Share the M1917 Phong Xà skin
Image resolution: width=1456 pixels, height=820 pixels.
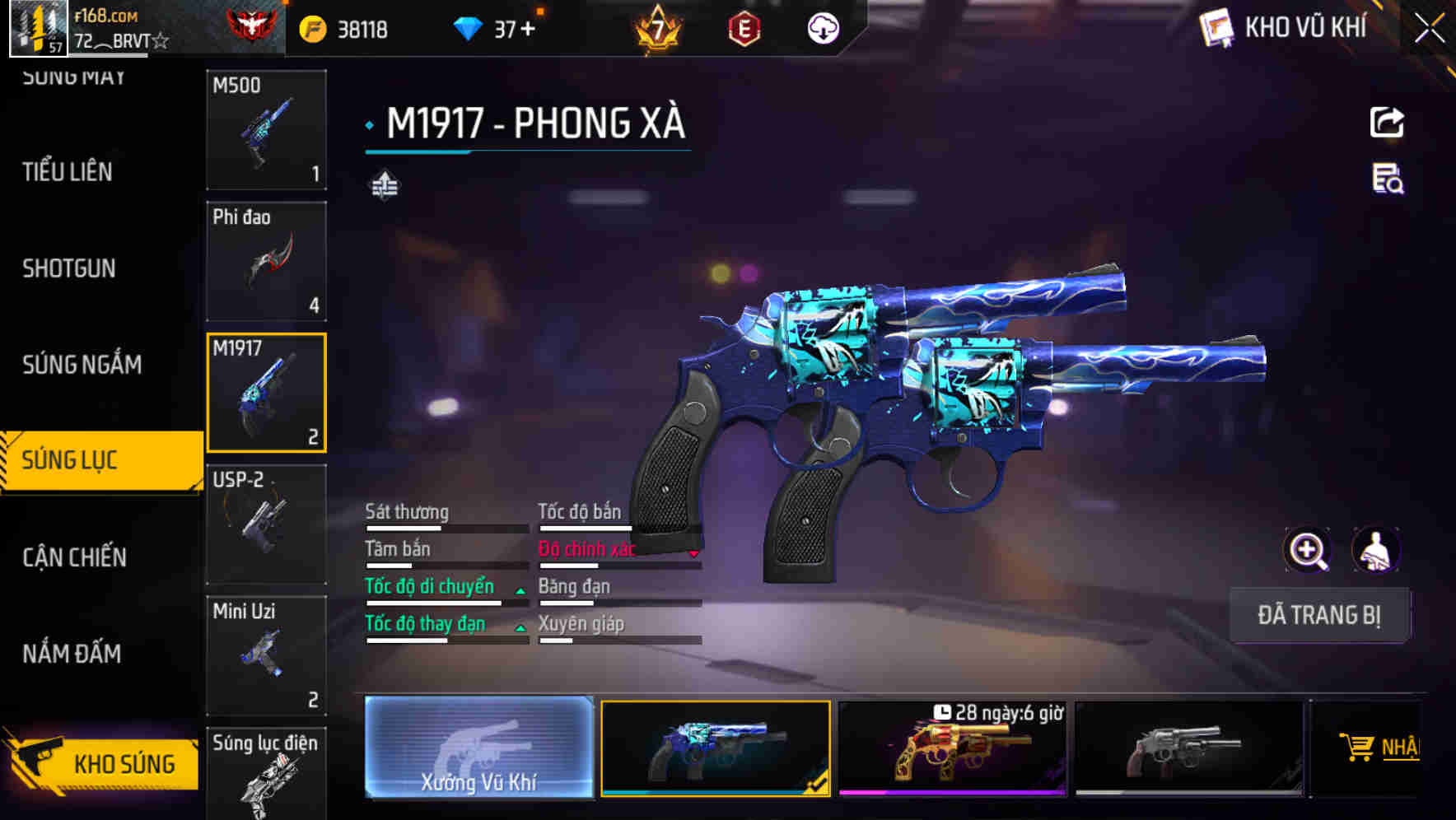[x=1387, y=123]
